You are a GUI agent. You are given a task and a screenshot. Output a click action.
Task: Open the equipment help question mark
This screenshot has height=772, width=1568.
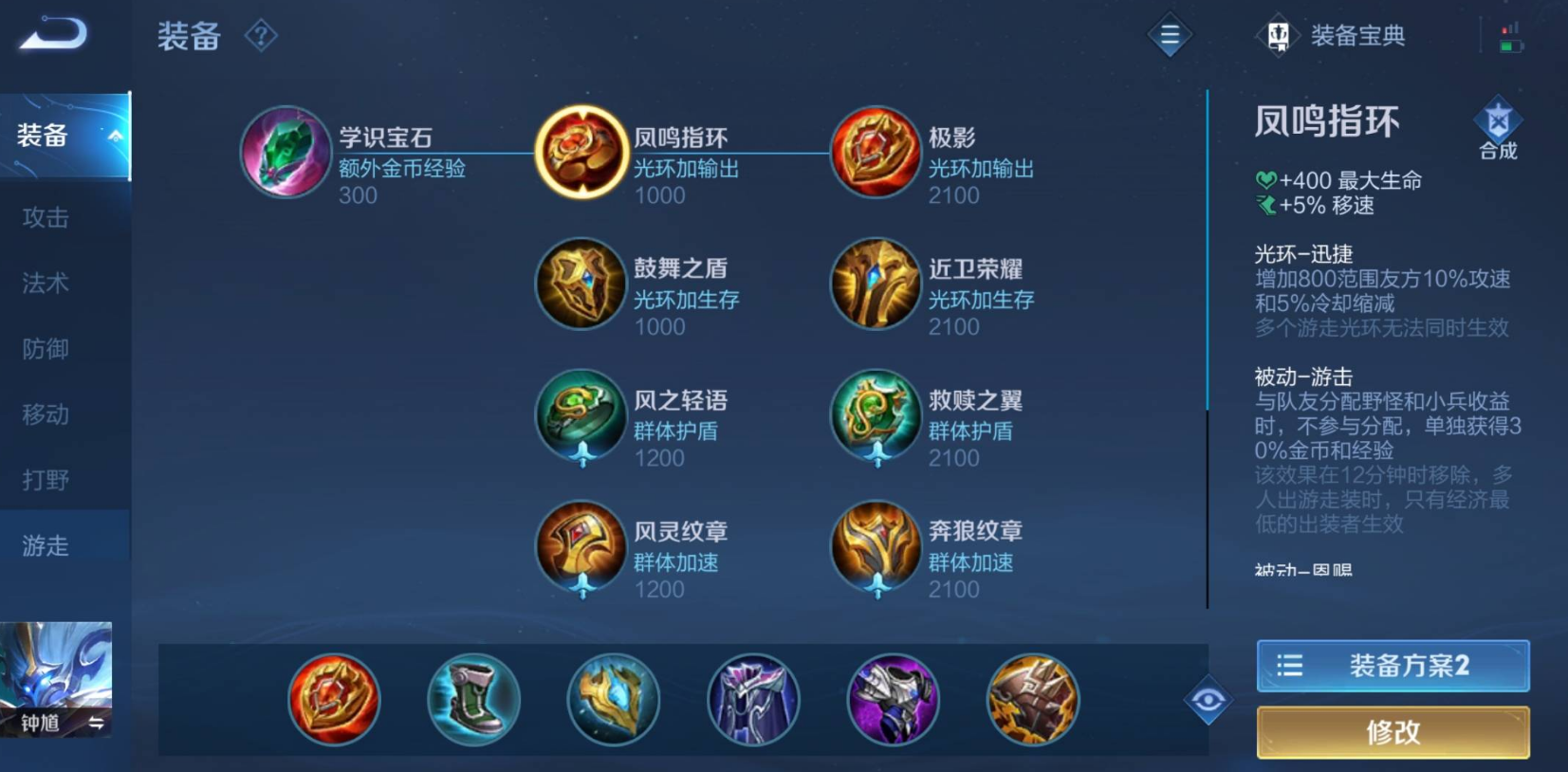[x=259, y=34]
